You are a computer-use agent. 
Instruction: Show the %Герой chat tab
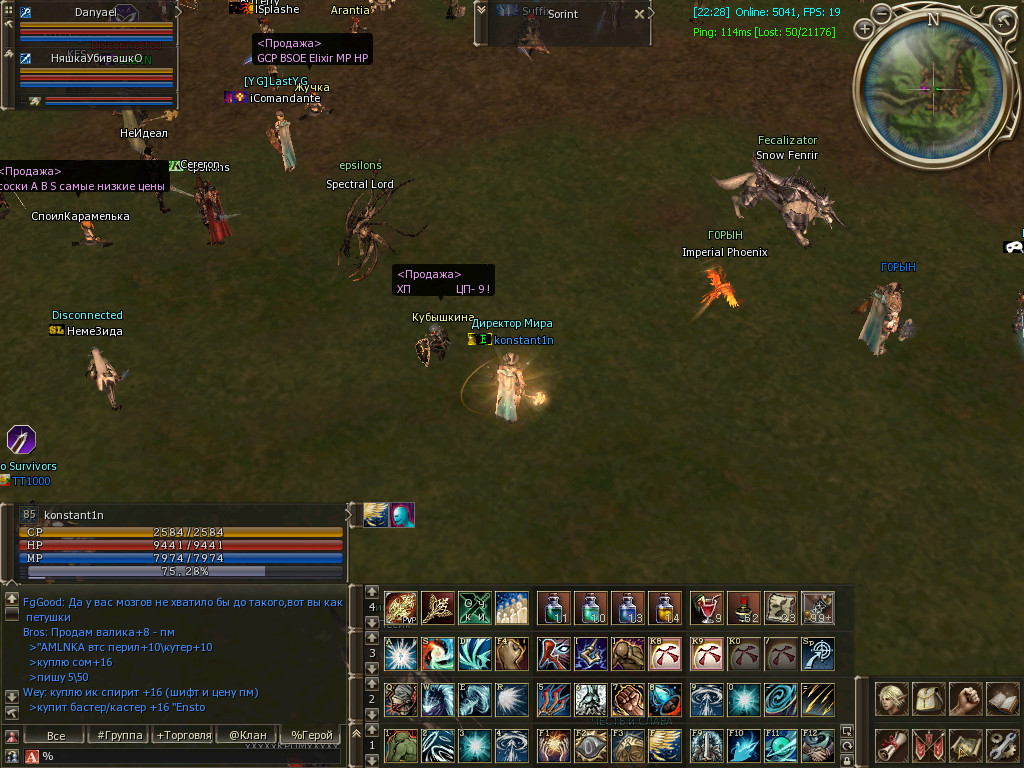pos(311,736)
